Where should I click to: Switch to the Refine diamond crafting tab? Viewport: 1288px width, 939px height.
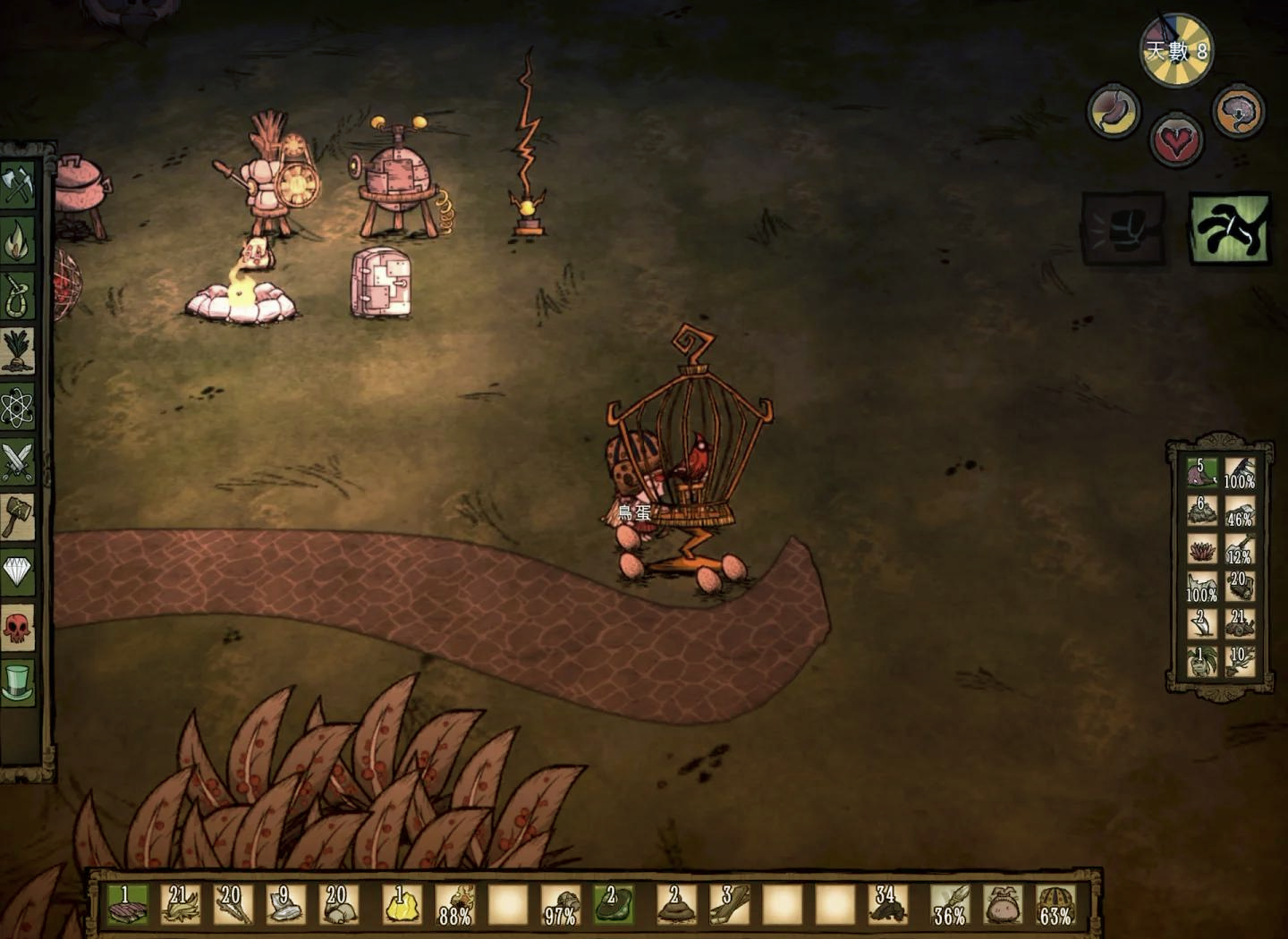18,571
